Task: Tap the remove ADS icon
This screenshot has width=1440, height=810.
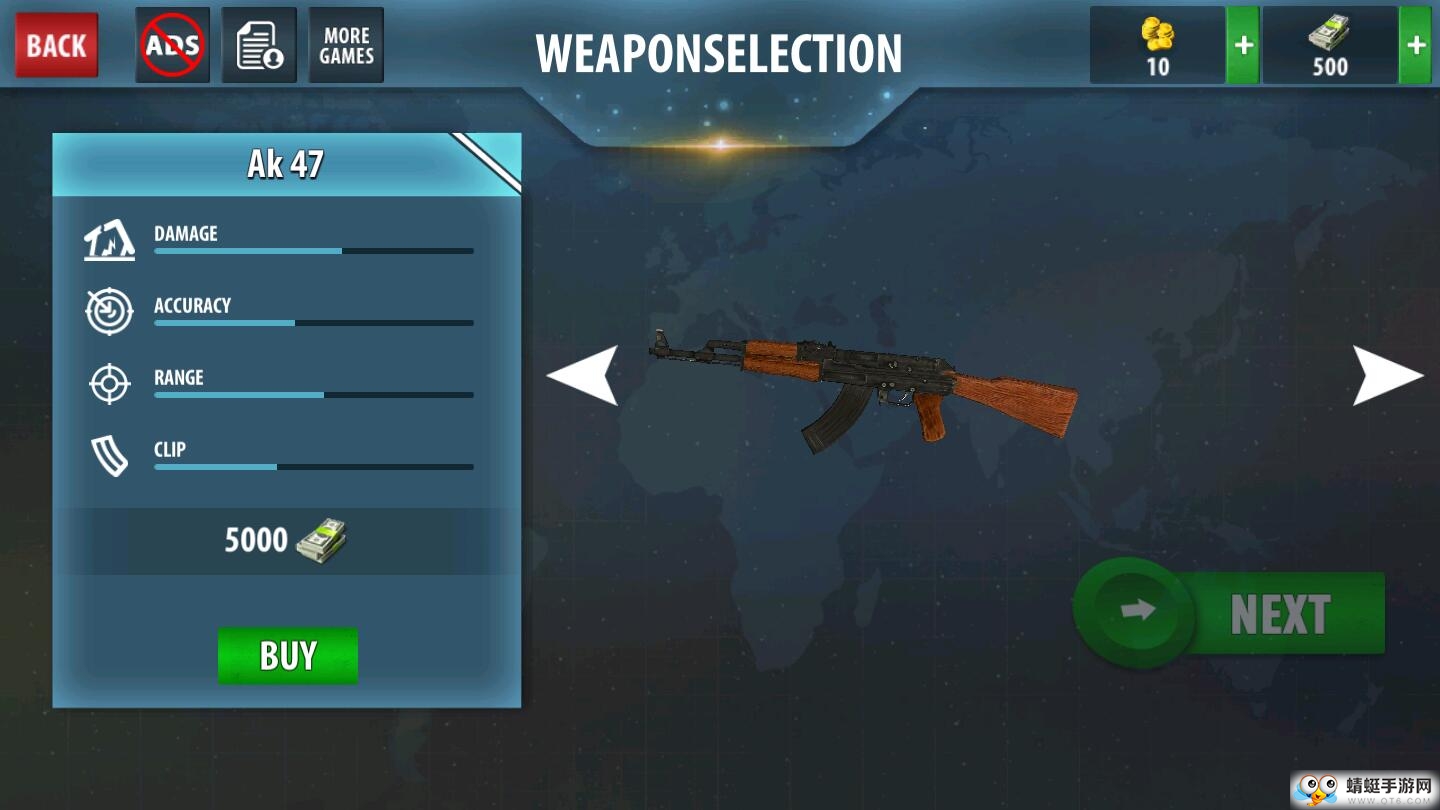Action: tap(172, 45)
